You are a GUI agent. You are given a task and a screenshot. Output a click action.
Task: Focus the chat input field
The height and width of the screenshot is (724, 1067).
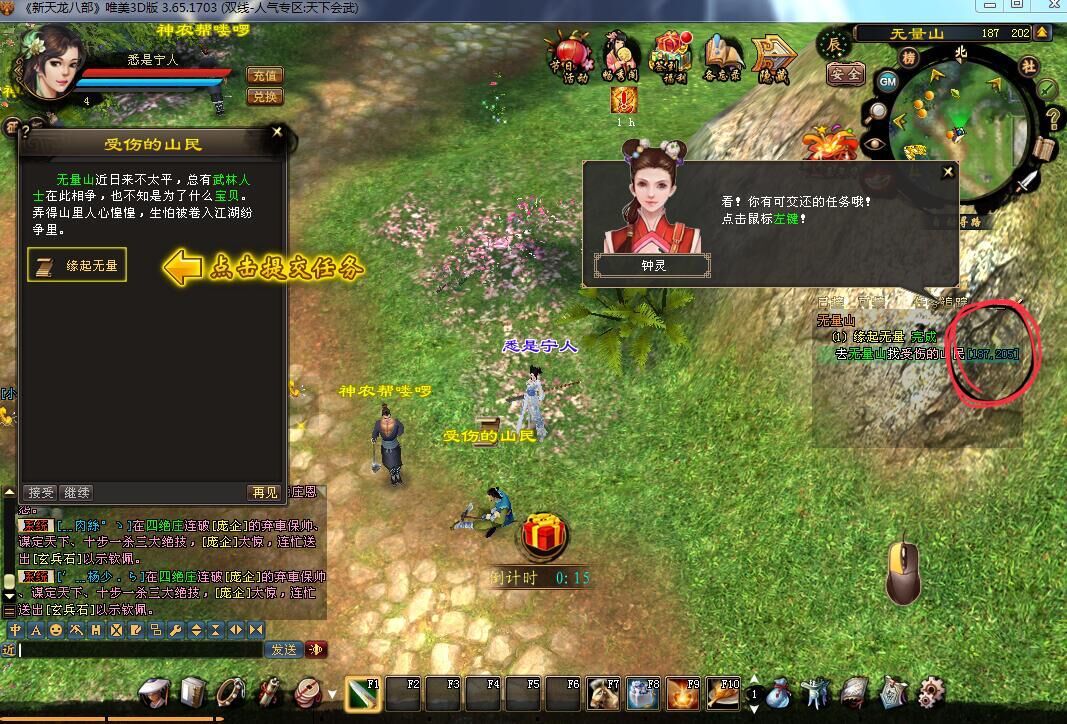[140, 649]
